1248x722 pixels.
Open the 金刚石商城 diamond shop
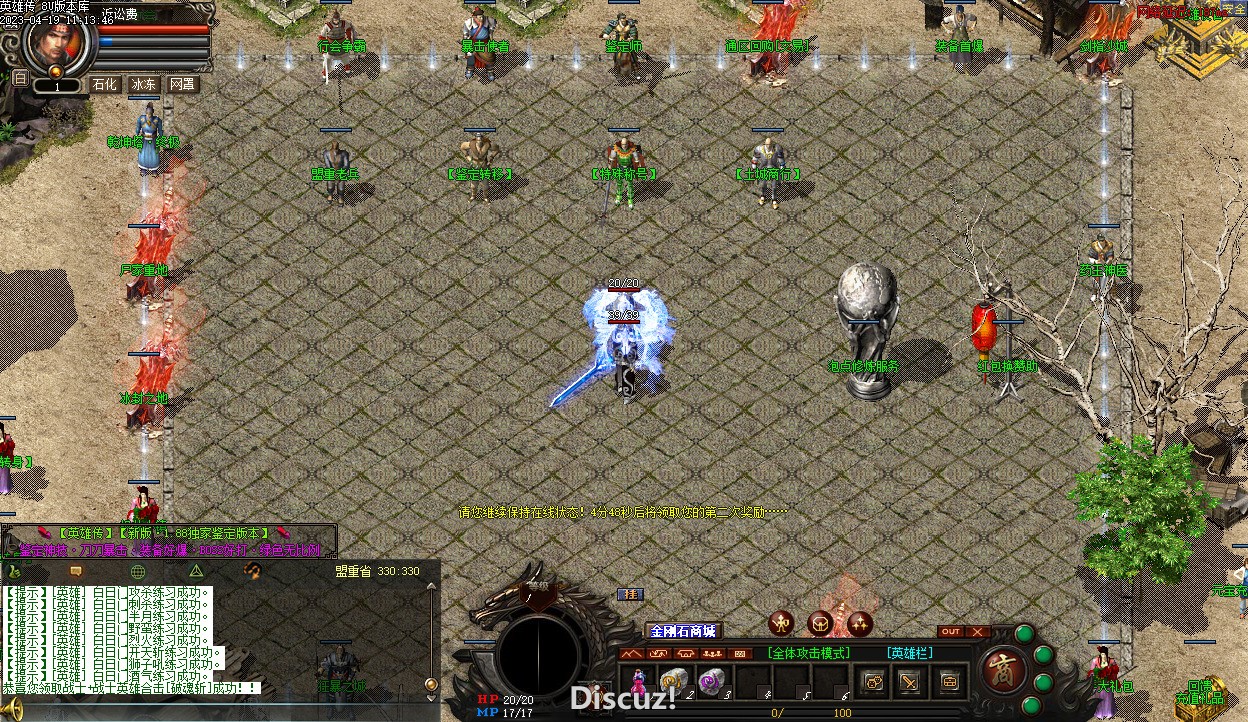click(x=683, y=631)
